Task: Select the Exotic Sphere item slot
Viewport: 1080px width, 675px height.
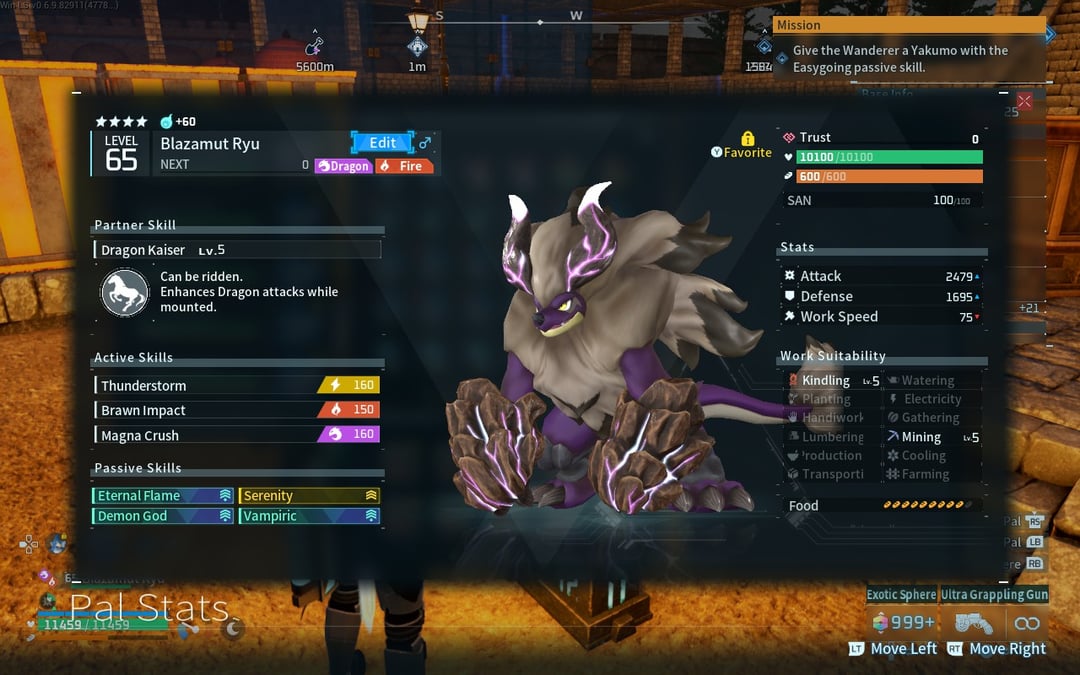Action: point(901,595)
